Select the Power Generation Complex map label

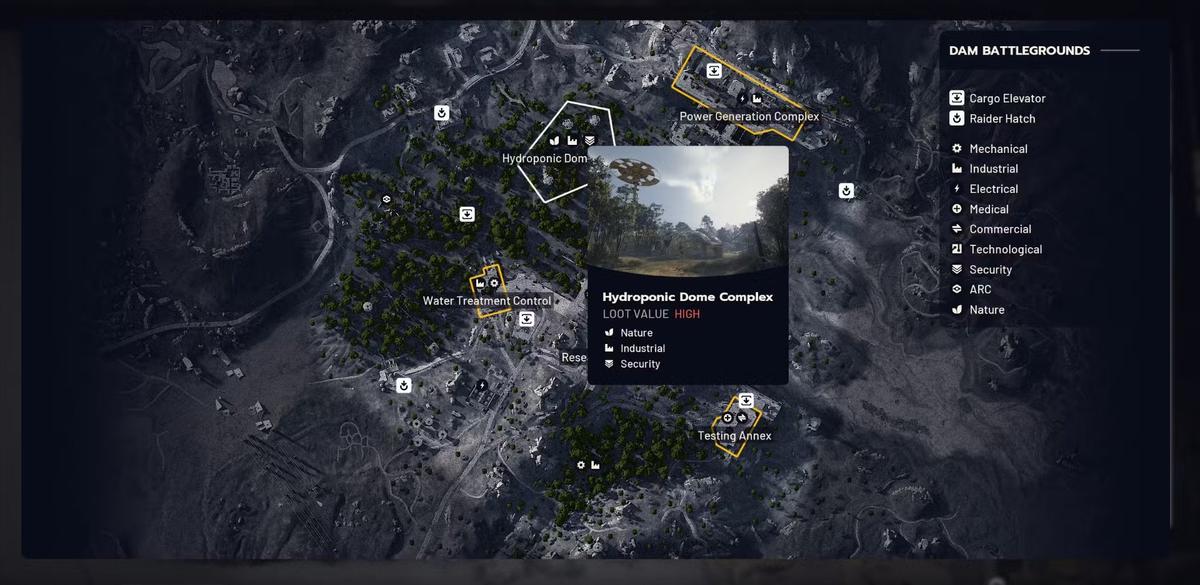pos(749,116)
